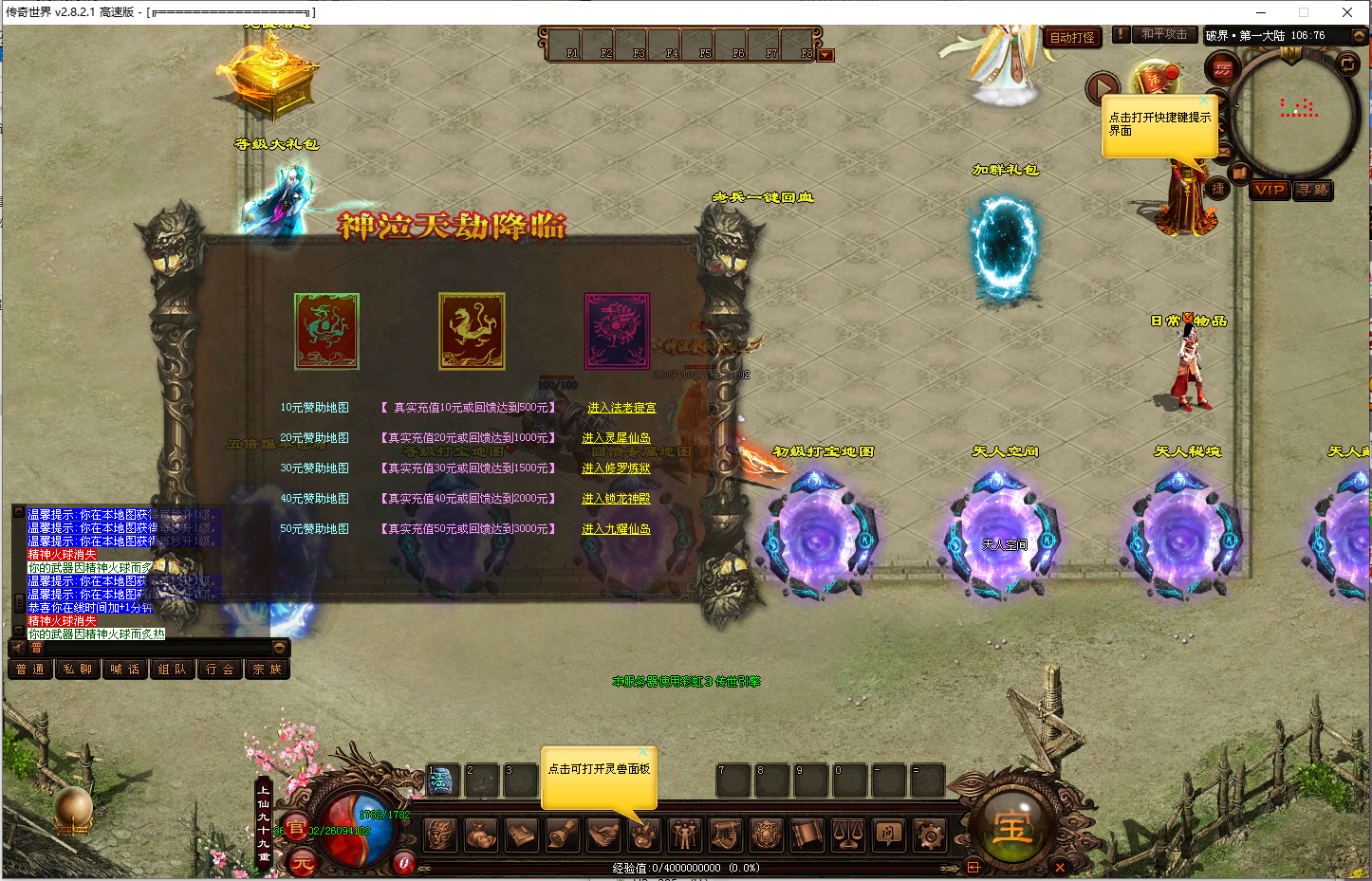Open the 进入锁龙神殿 link

[616, 499]
